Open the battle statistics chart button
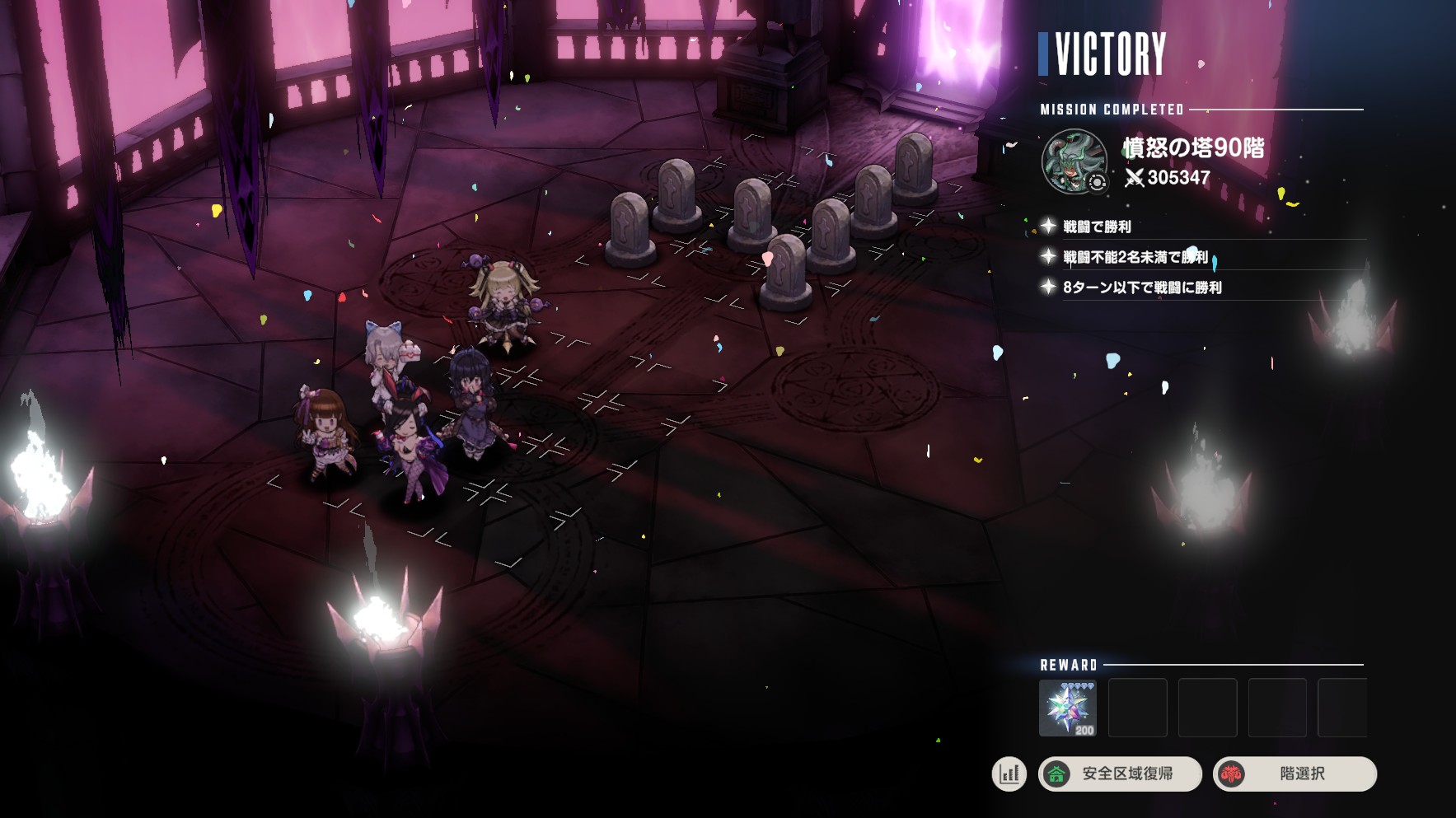The width and height of the screenshot is (1456, 818). [1009, 774]
